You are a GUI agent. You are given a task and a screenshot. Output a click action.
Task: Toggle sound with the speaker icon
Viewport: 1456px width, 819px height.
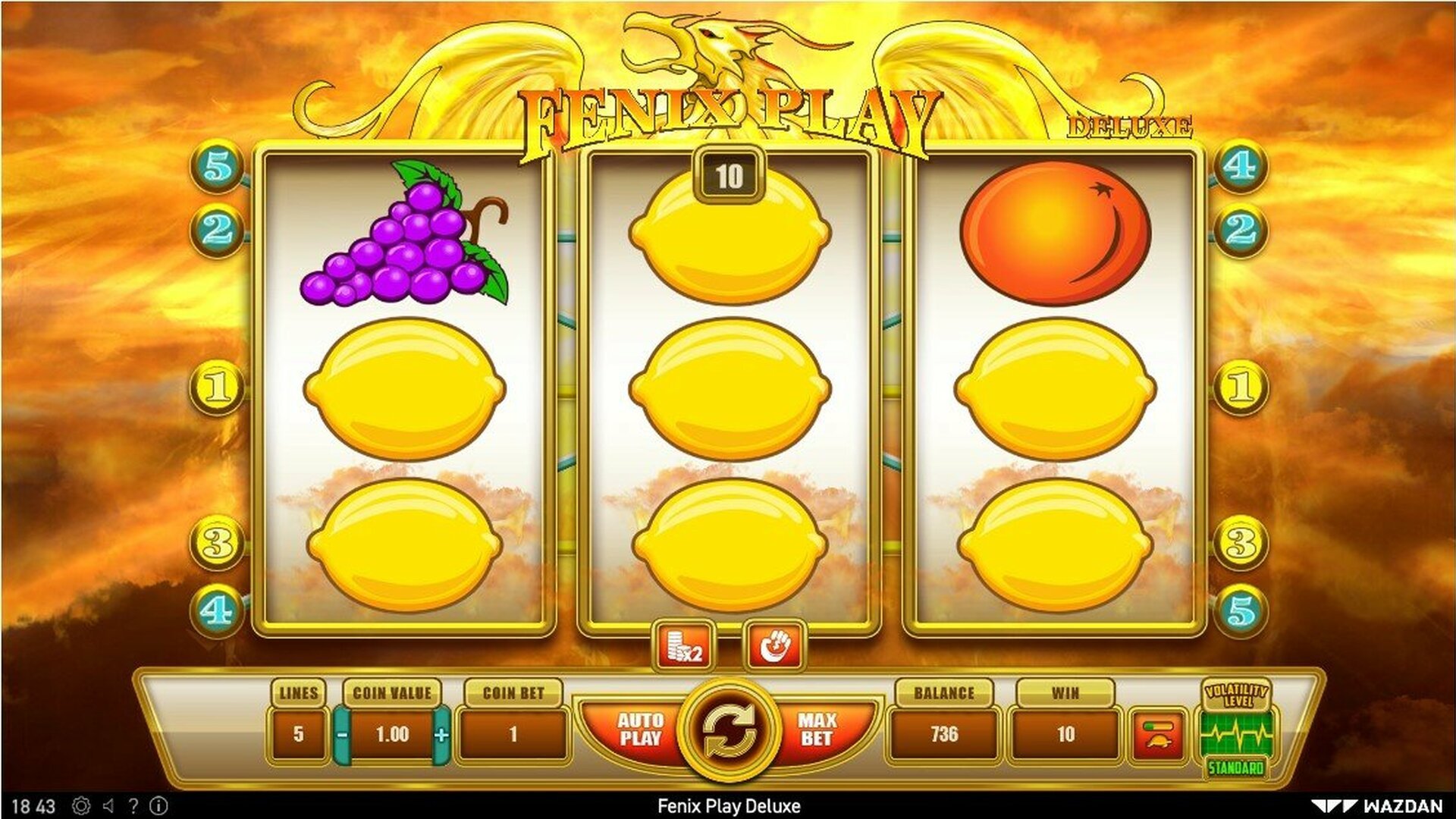(108, 805)
